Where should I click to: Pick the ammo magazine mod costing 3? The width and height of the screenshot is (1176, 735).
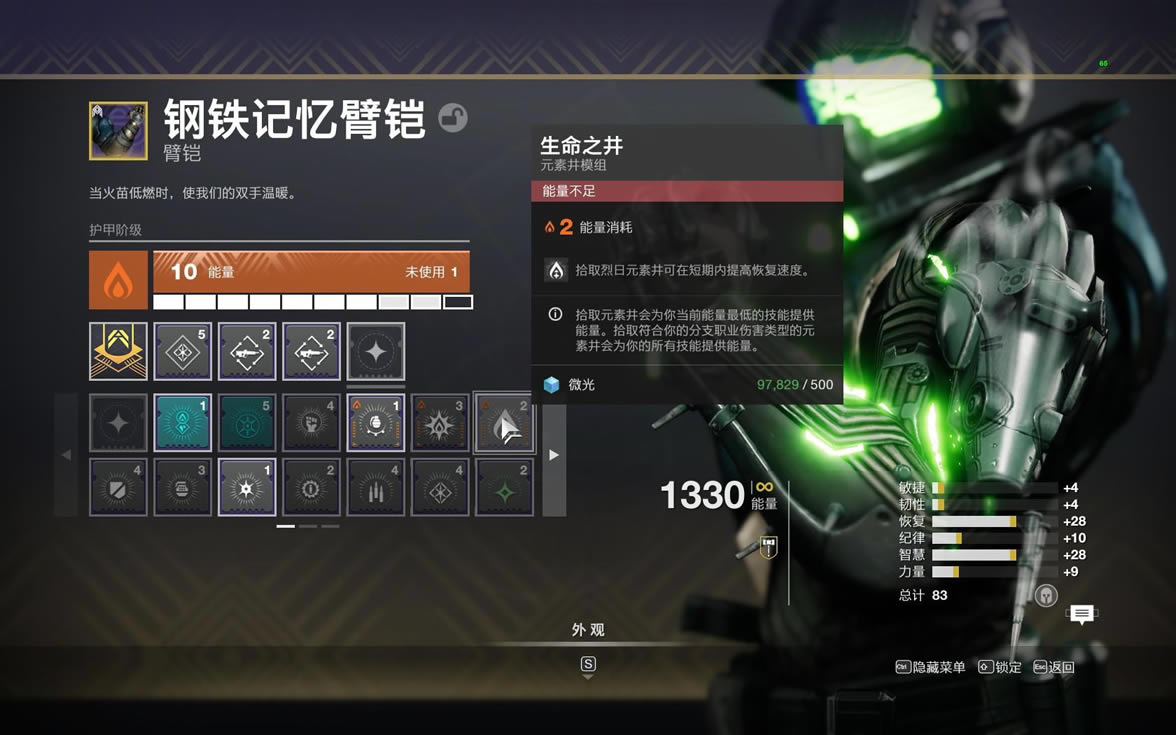point(182,487)
